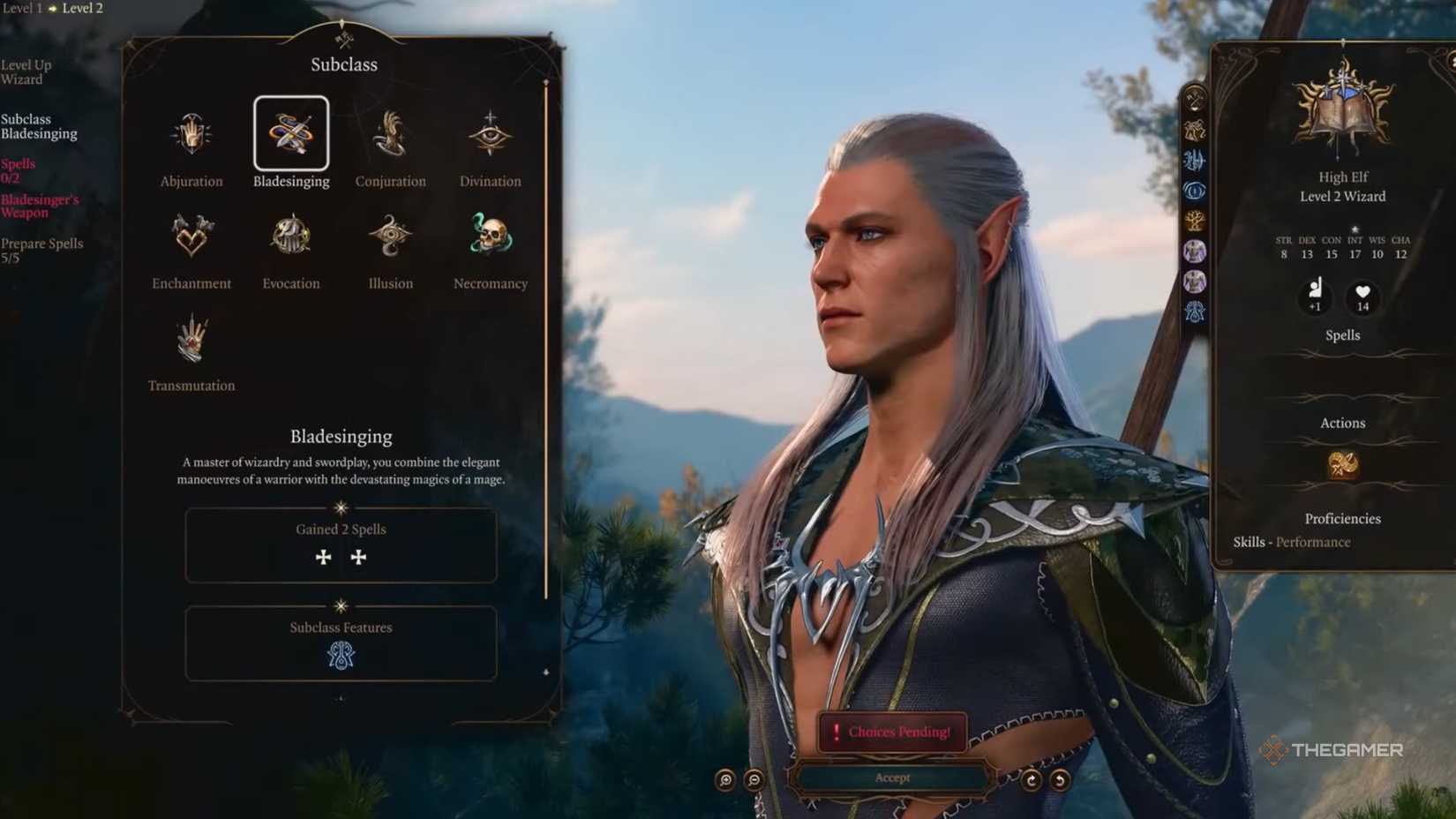This screenshot has height=819, width=1456.
Task: Select Divination as your subclass
Action: click(x=490, y=134)
